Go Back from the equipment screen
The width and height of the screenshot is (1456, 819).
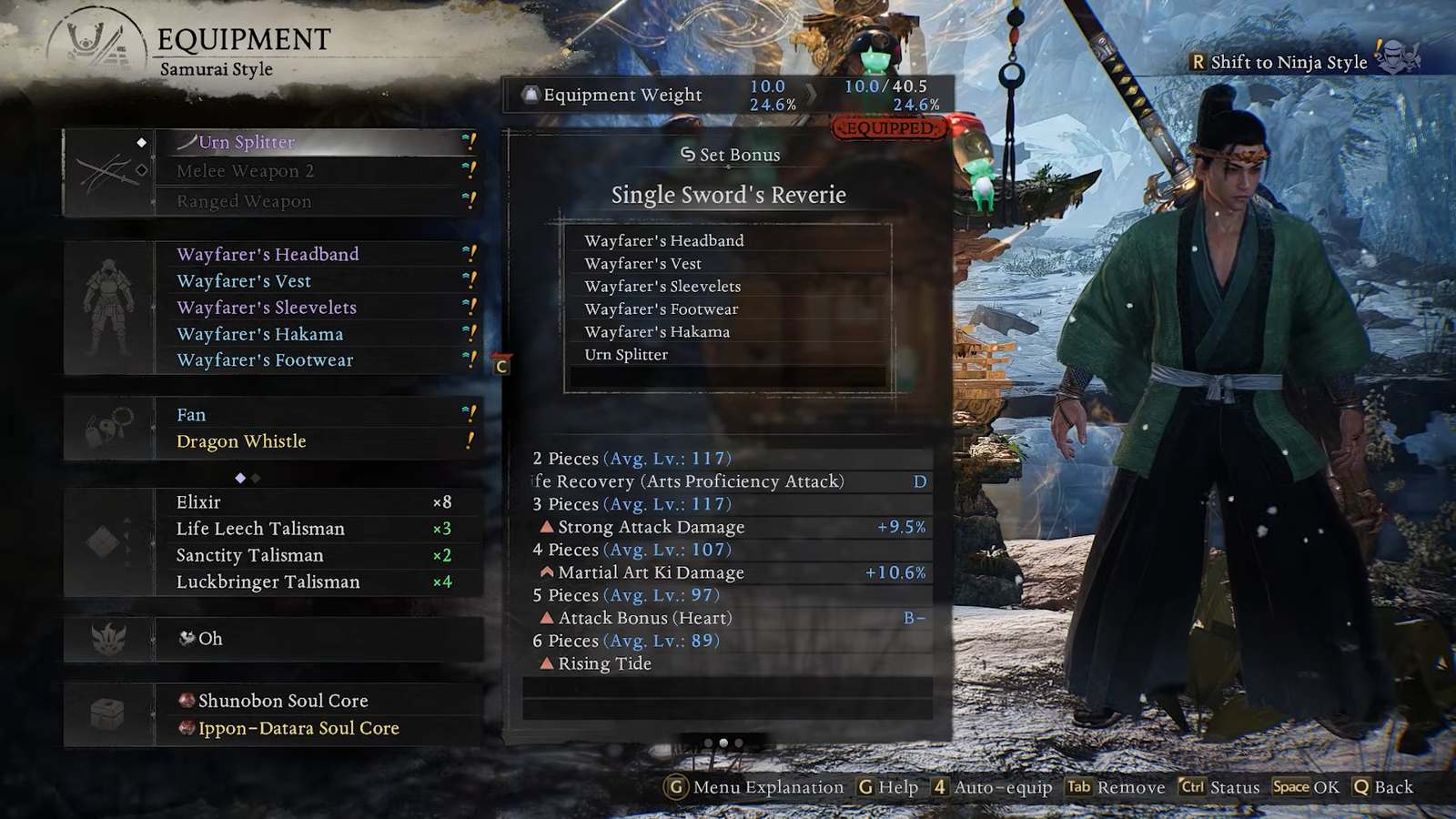1383,787
